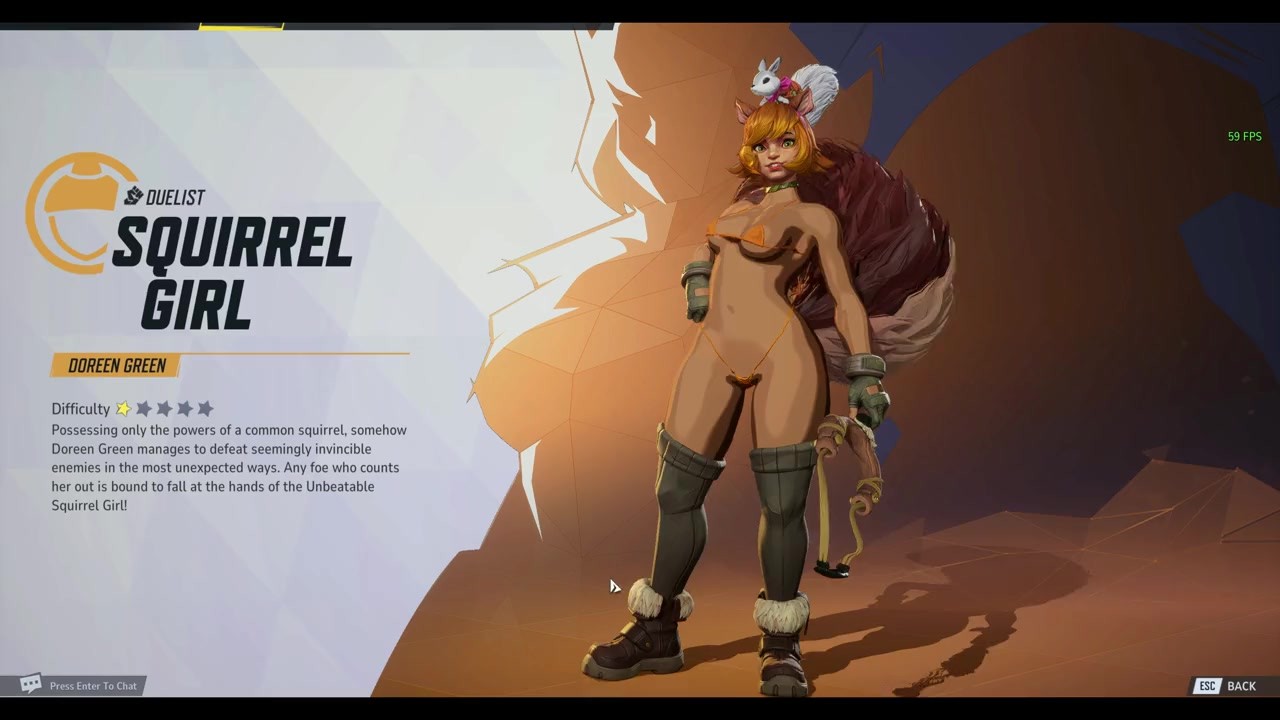Select the second difficulty star
1280x720 pixels.
143,408
